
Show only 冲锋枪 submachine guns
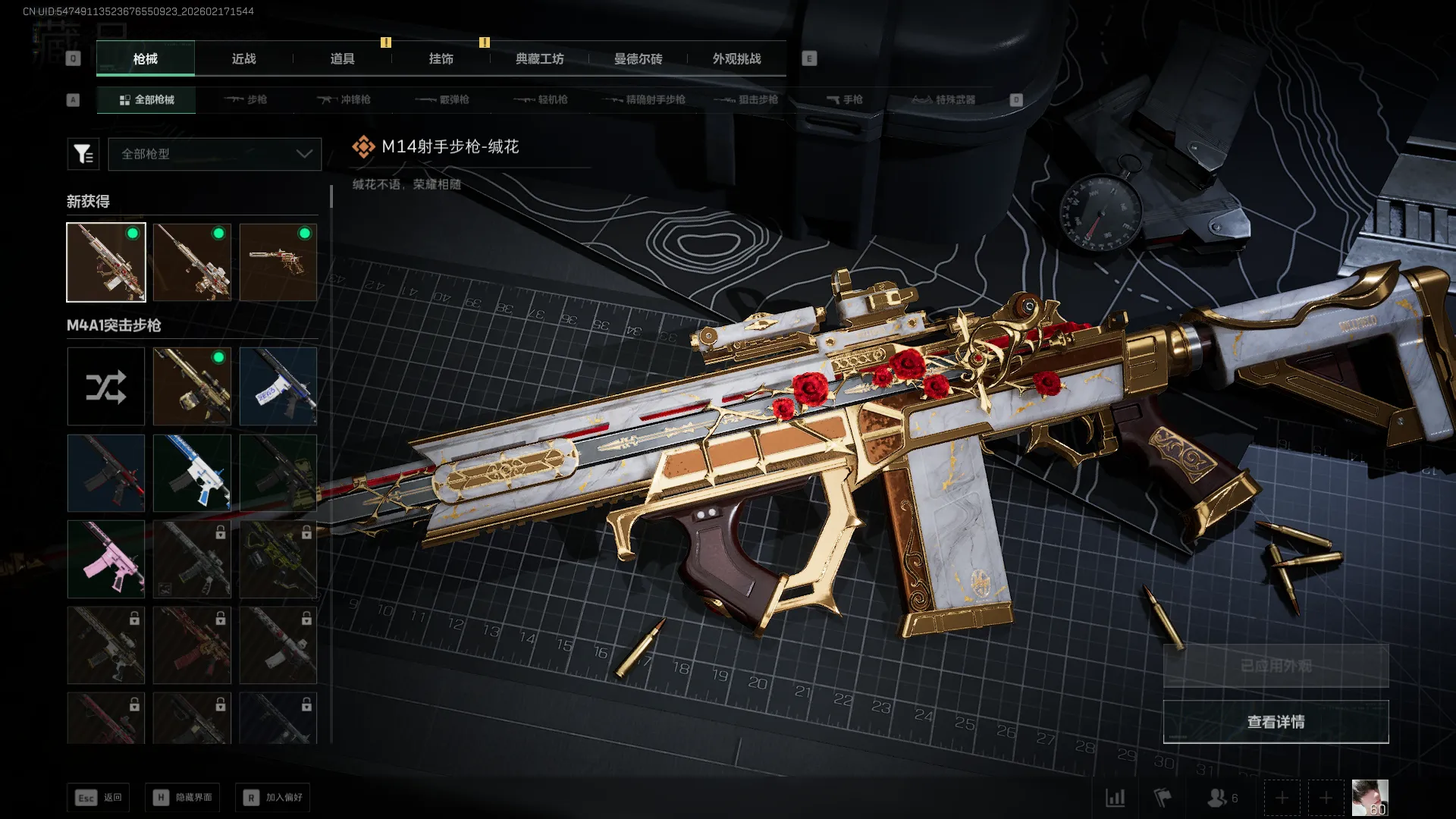(x=344, y=99)
